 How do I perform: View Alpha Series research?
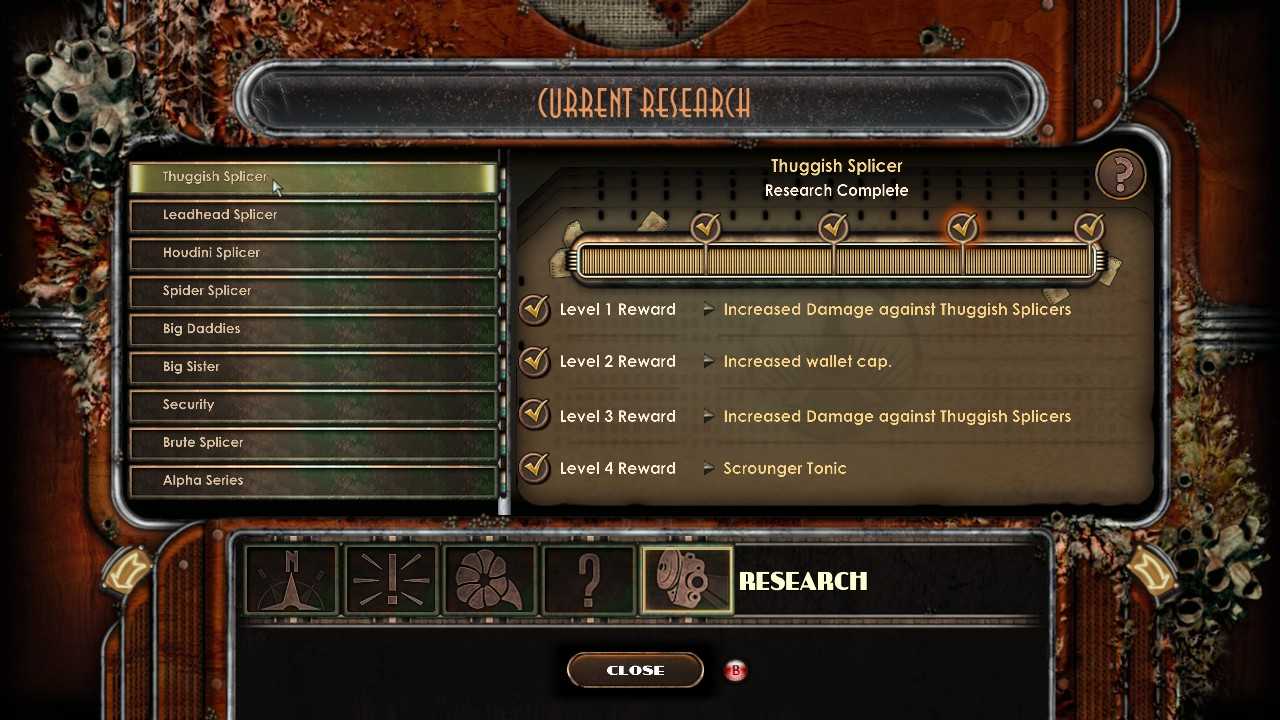click(x=313, y=481)
